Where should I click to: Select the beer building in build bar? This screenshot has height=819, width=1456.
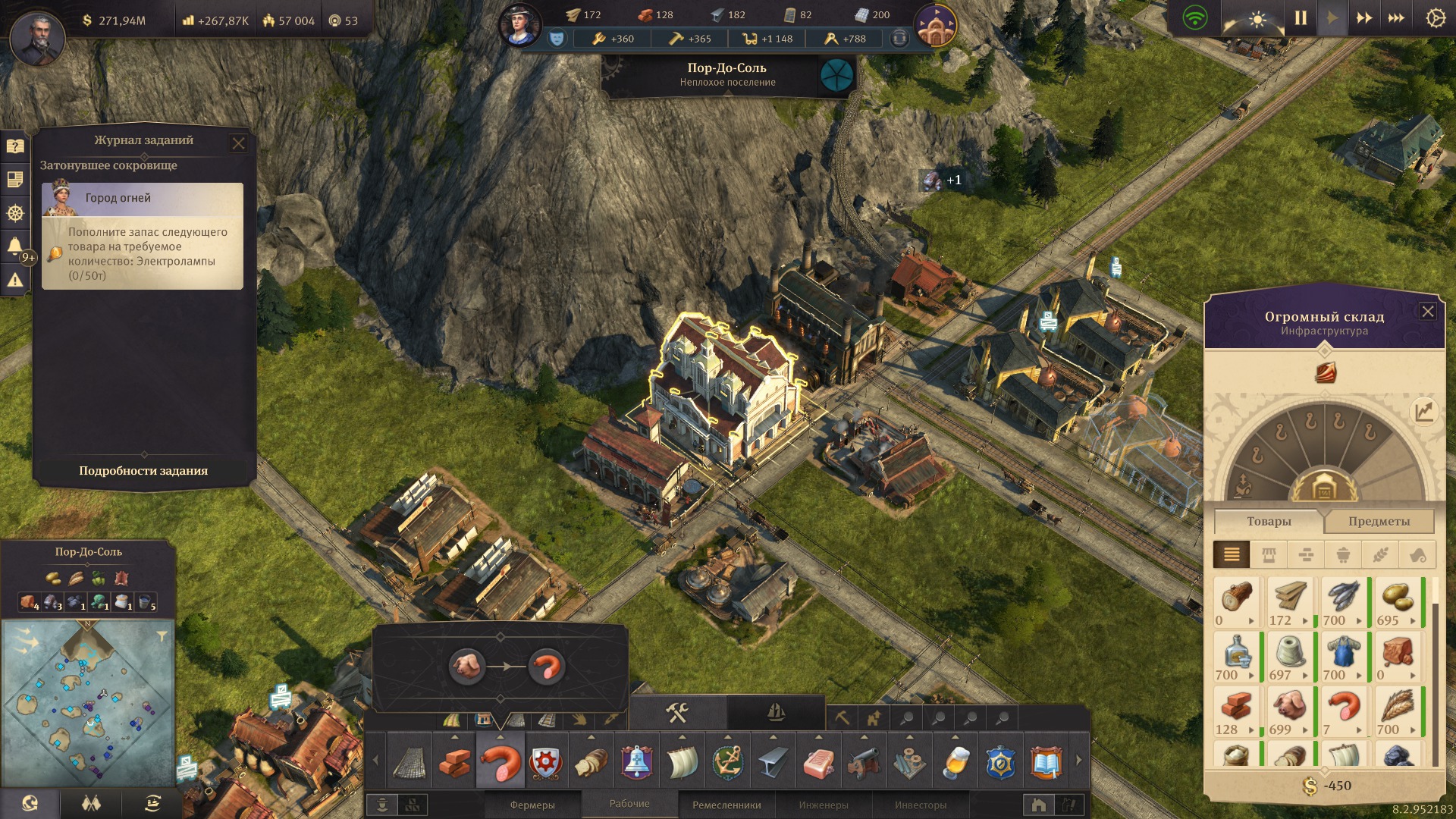click(x=955, y=762)
